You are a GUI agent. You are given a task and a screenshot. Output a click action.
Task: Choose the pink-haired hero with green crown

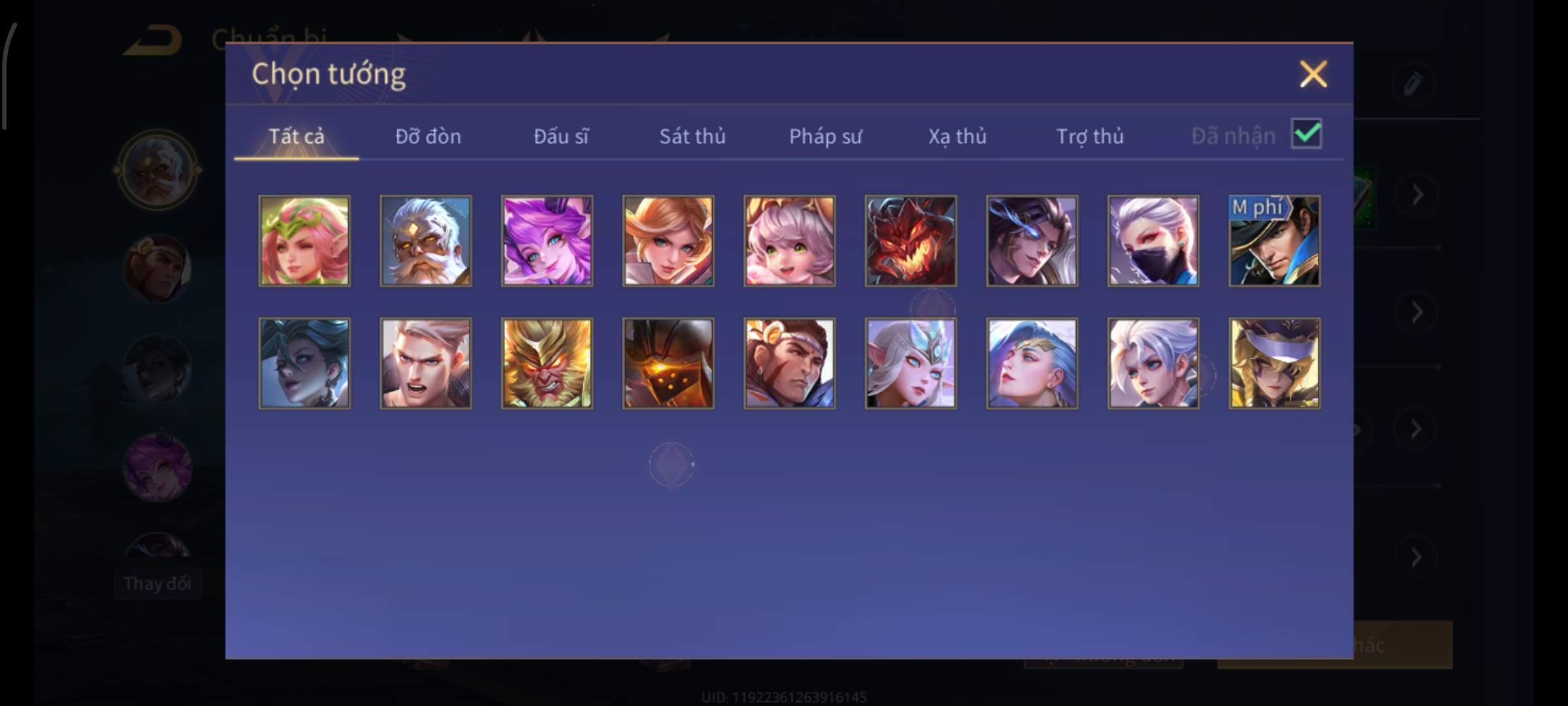304,241
